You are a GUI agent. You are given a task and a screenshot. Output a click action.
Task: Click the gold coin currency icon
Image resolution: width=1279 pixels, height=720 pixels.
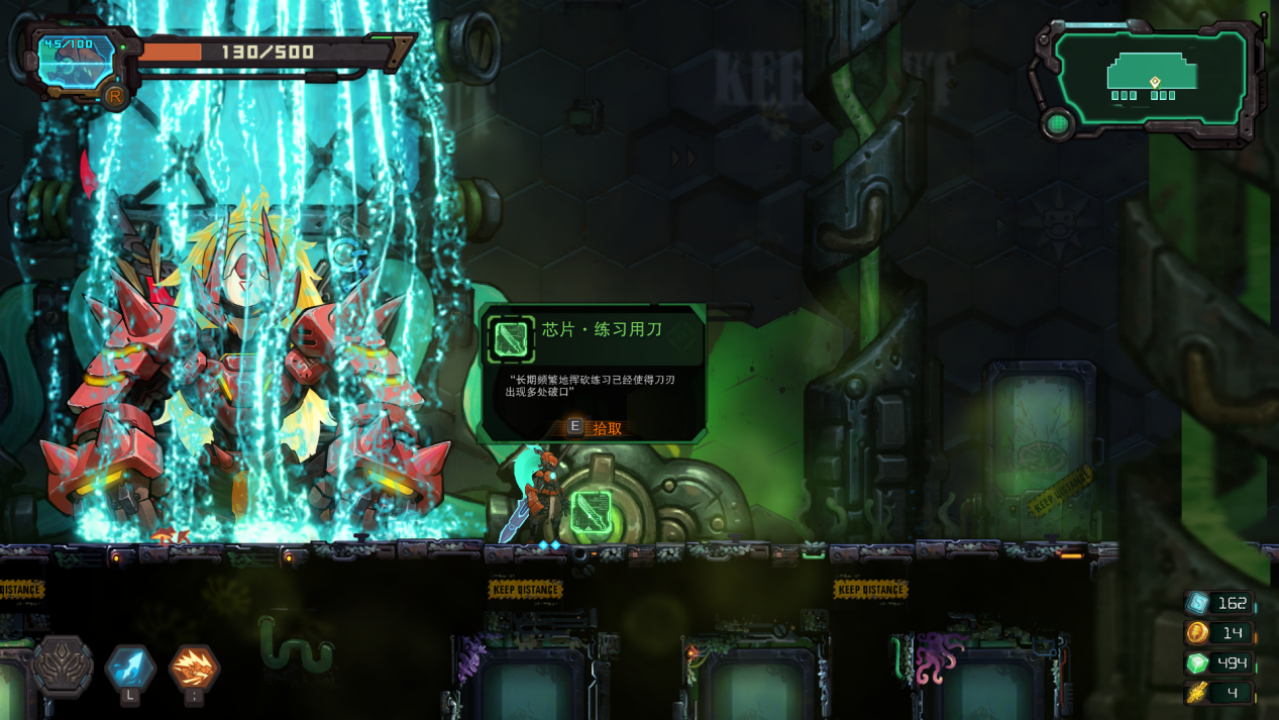(x=1197, y=632)
